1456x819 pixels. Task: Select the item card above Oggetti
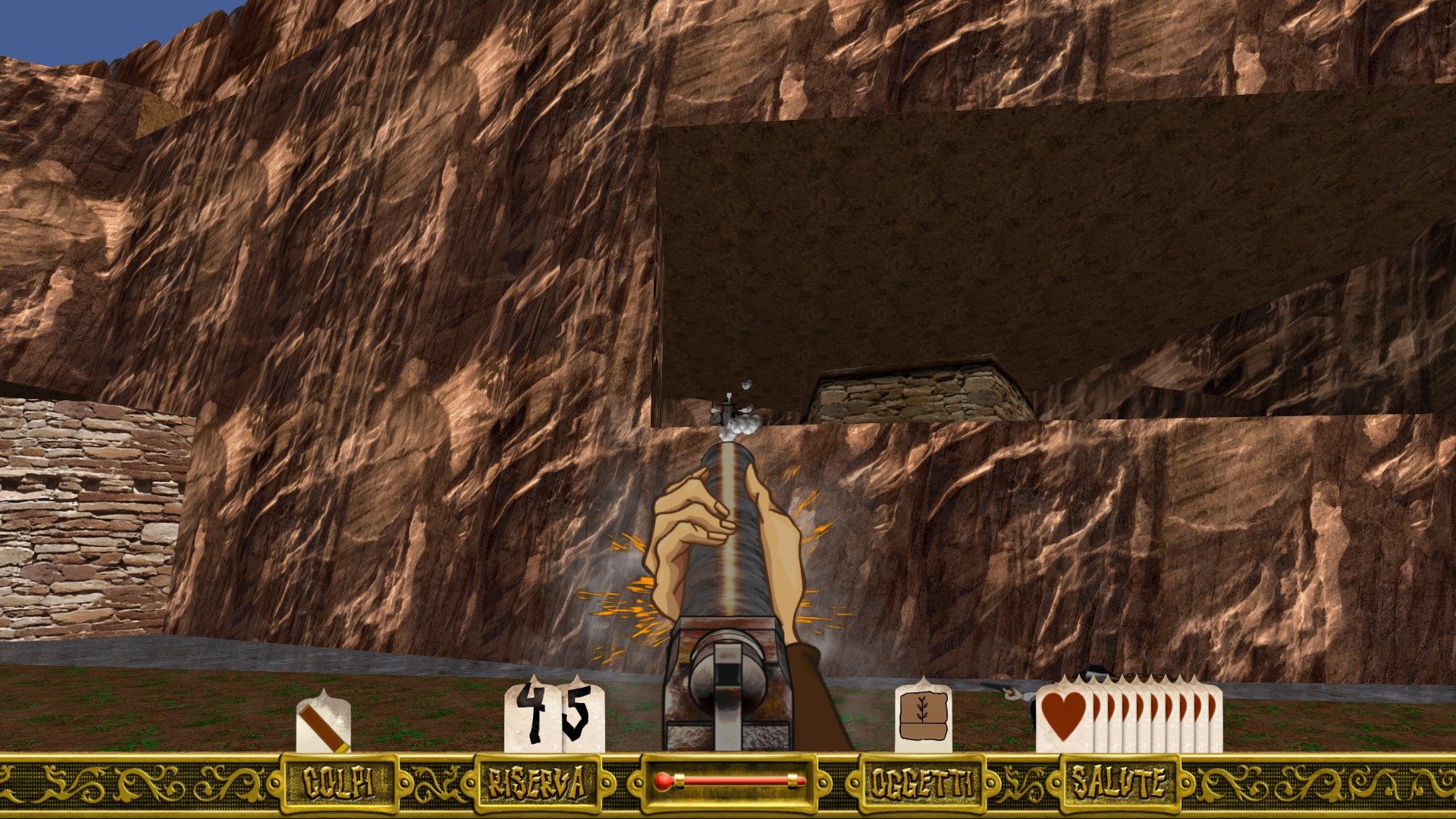[x=922, y=718]
